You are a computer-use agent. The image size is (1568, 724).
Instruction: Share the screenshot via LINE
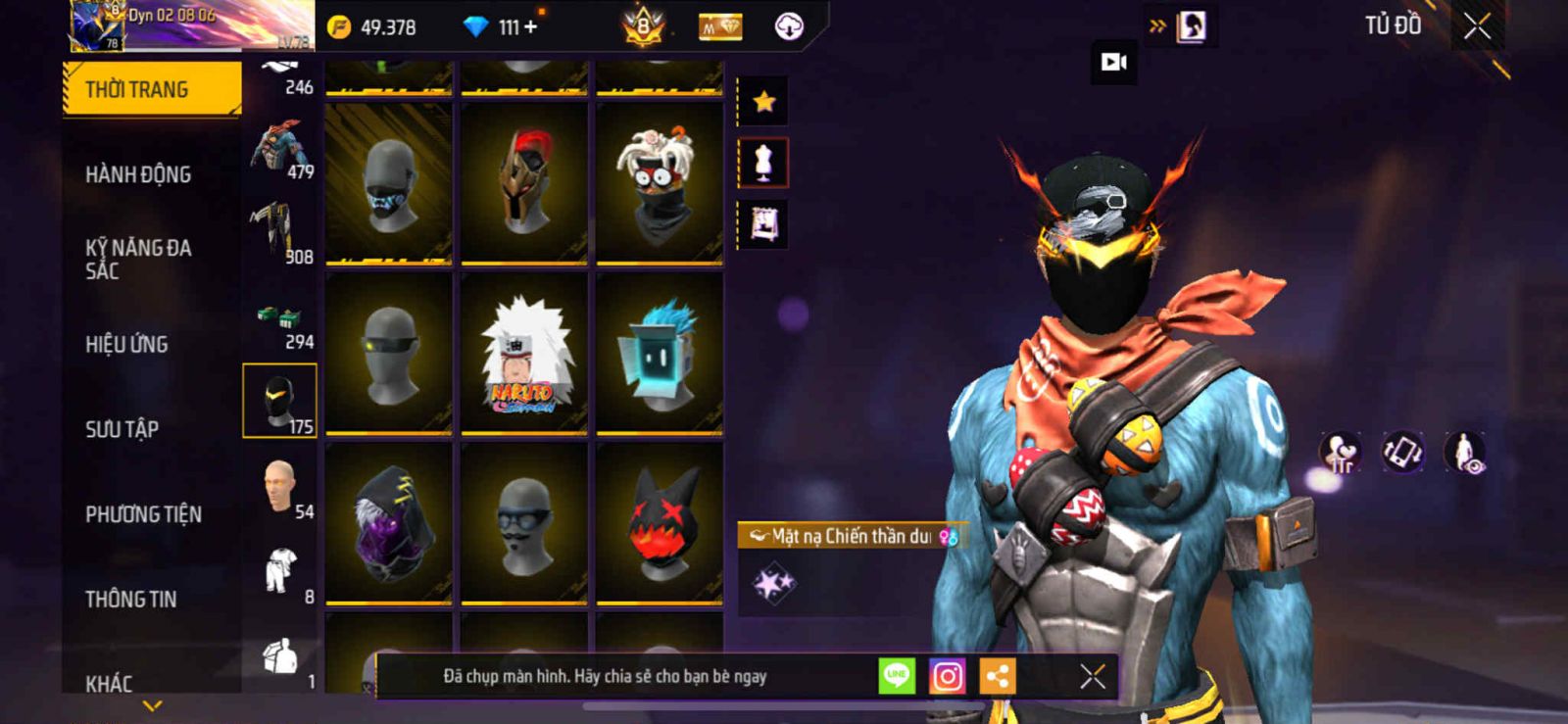pyautogui.click(x=897, y=676)
